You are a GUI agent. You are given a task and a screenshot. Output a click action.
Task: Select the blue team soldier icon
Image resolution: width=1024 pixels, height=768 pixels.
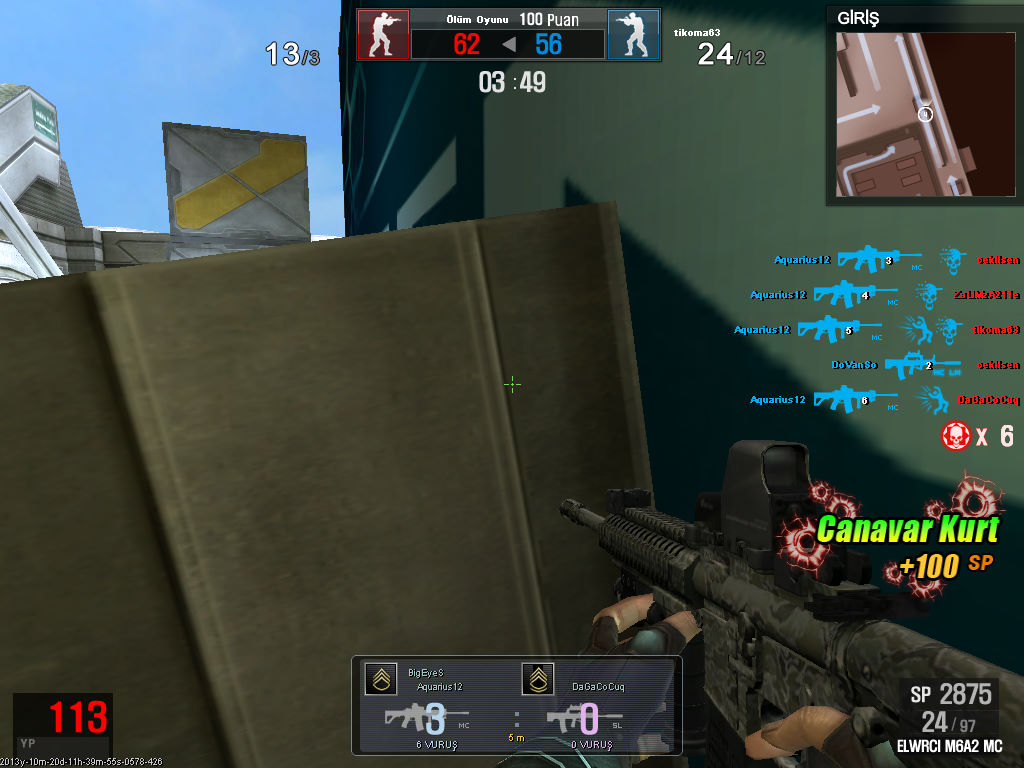[633, 35]
